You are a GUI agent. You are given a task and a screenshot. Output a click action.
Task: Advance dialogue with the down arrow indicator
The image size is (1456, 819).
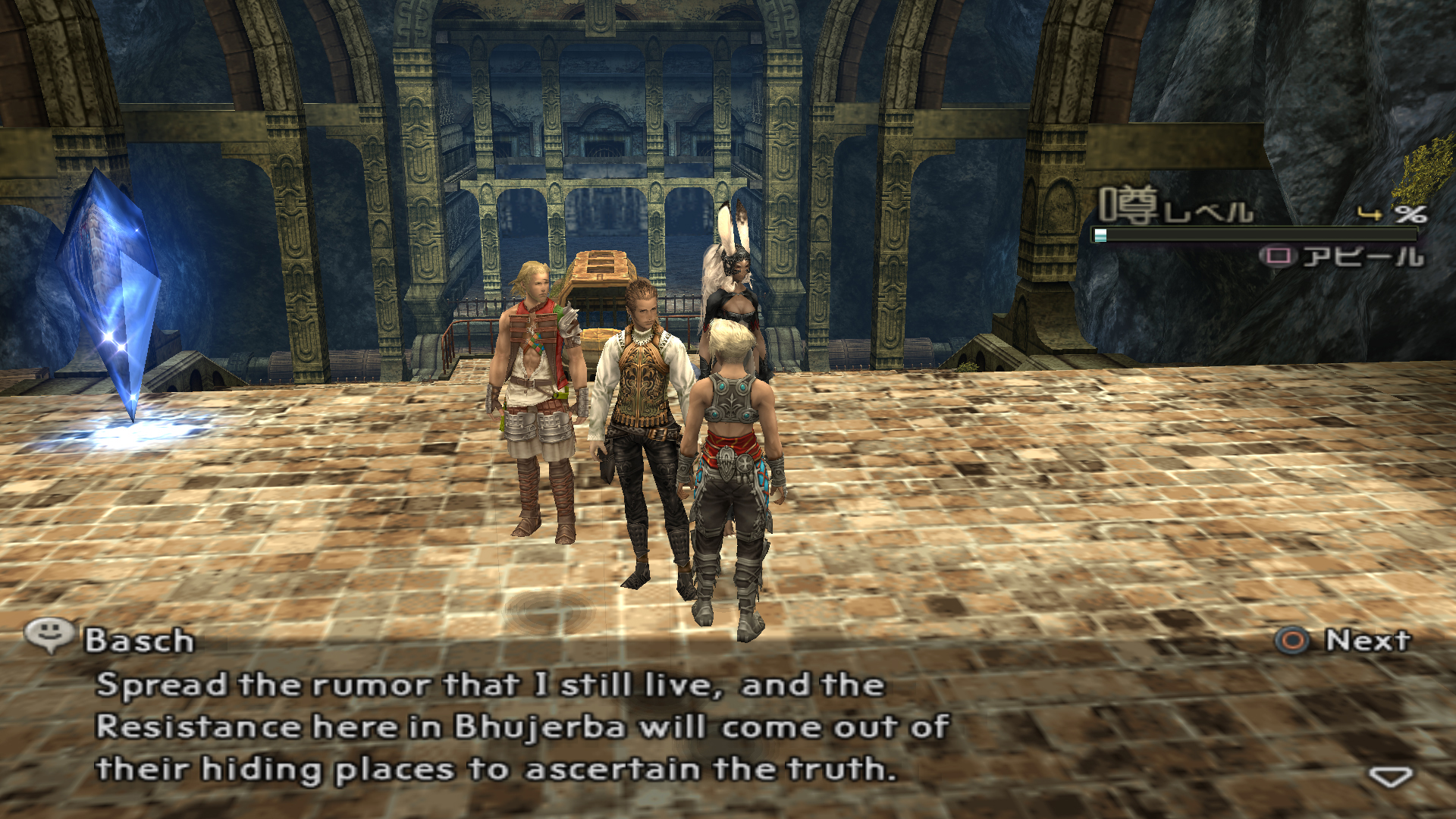pos(1390,777)
